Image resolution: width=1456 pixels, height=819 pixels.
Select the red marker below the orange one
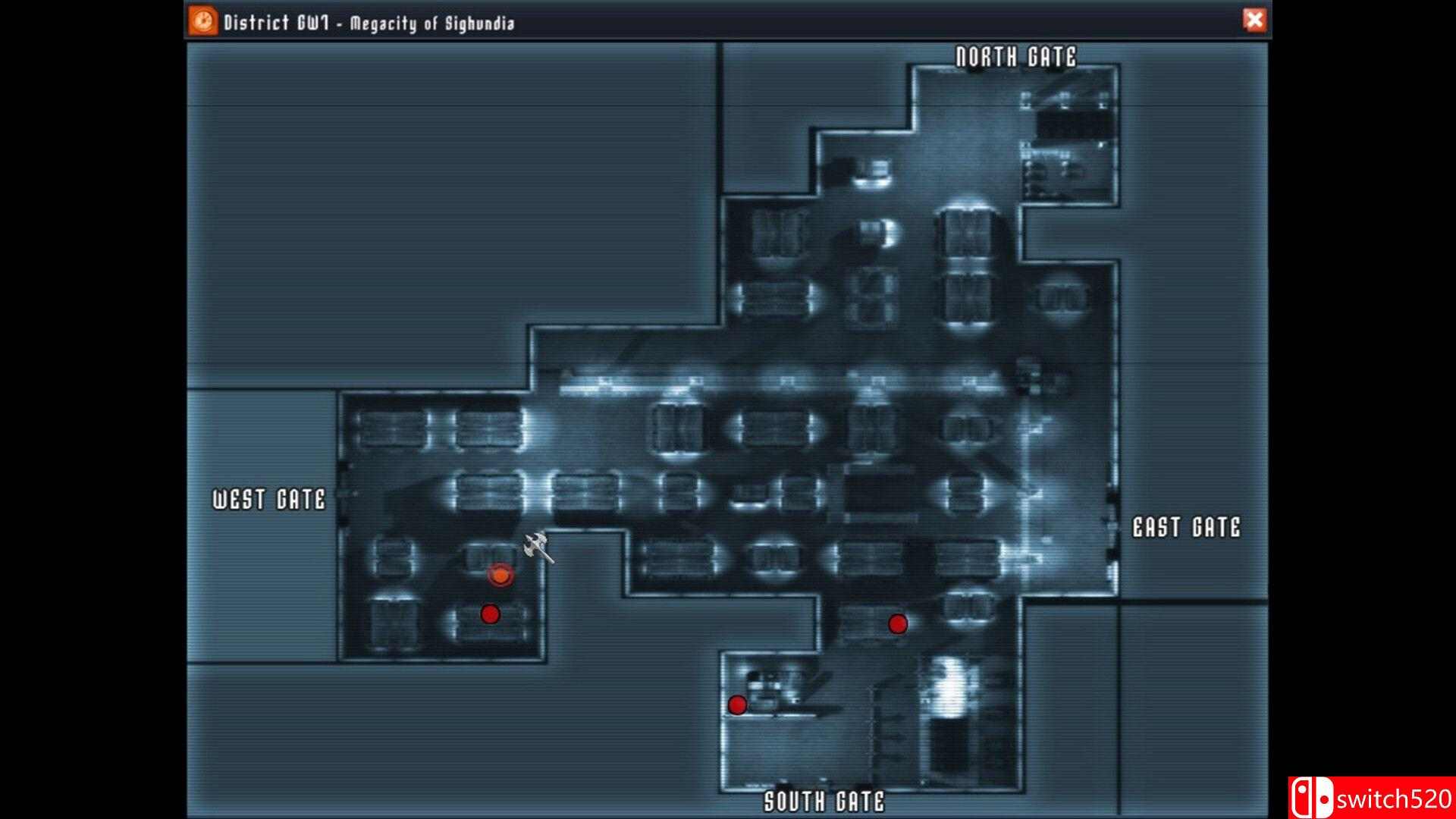[491, 613]
